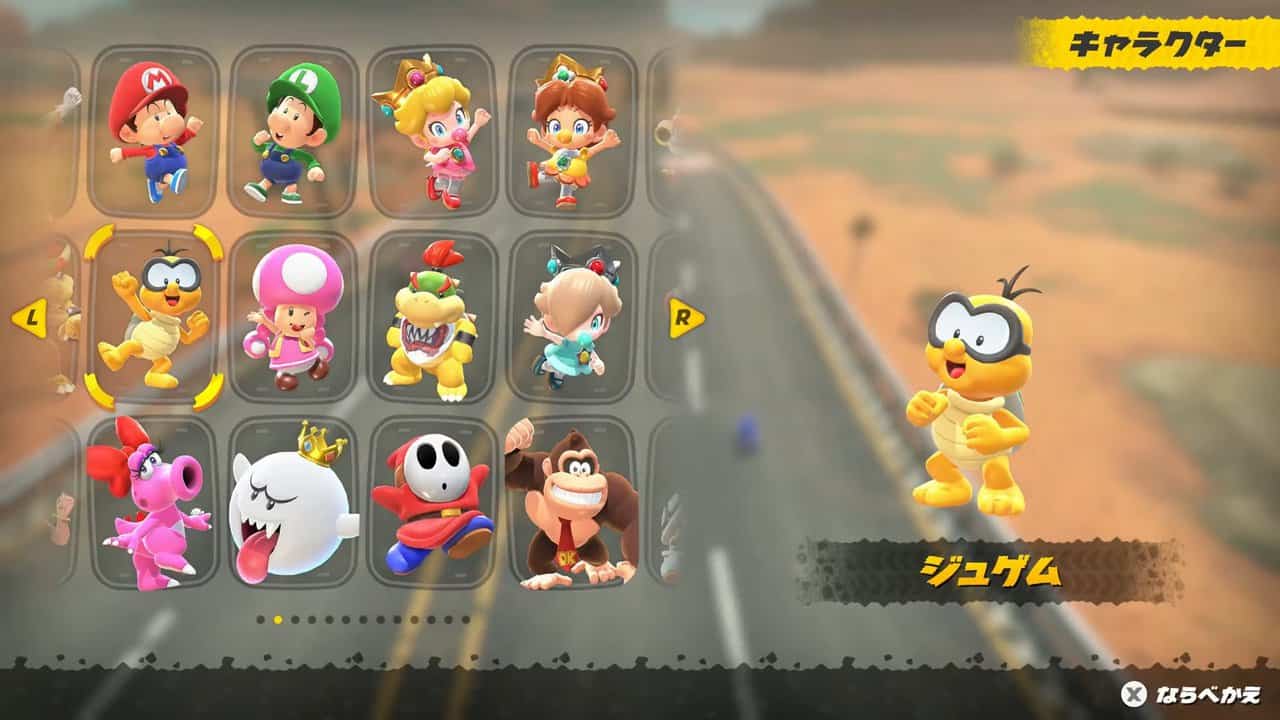Select the Baby Mario character tile
1280x720 pixels.
point(153,131)
